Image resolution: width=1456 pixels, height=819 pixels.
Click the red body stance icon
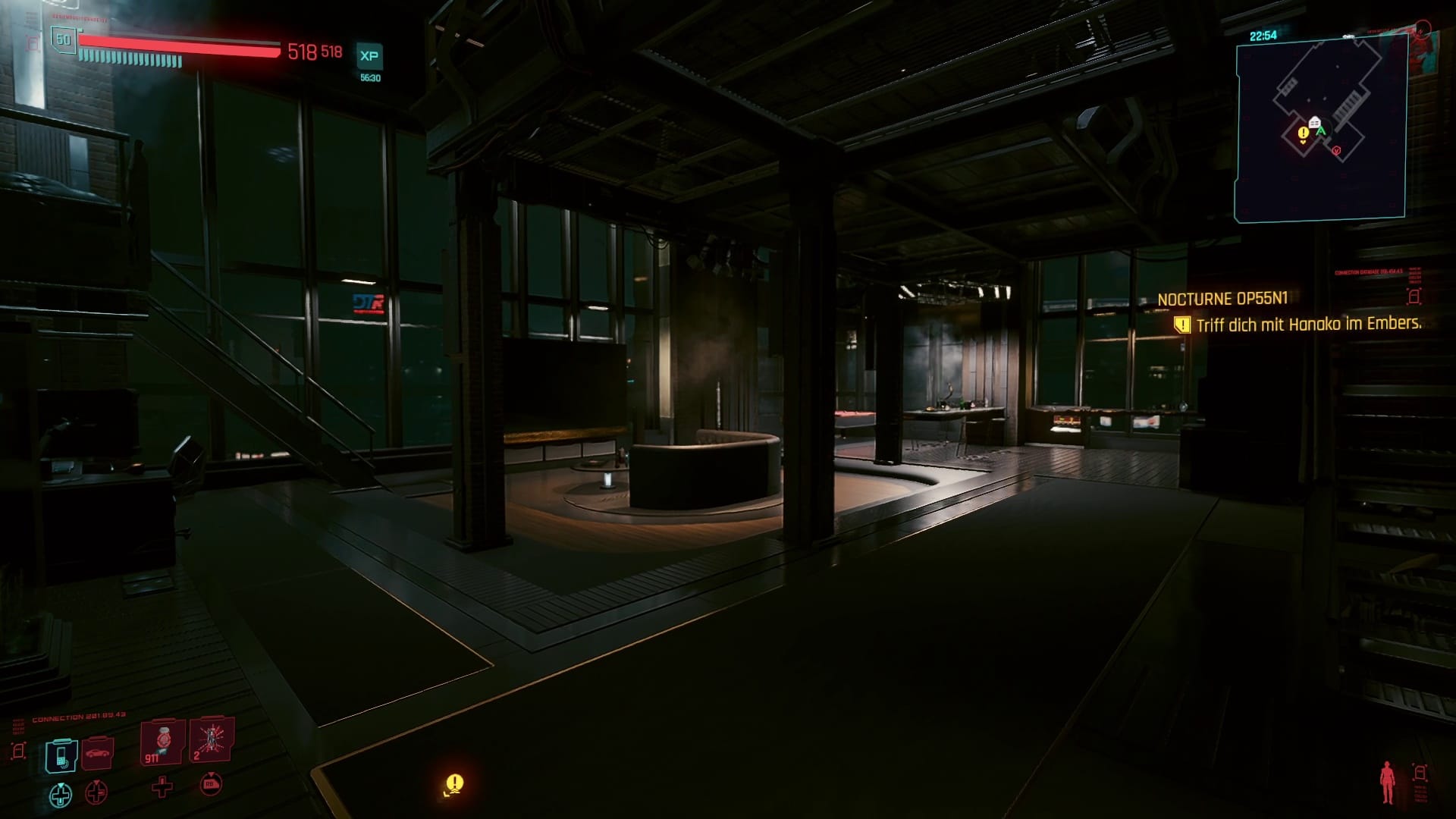[1388, 783]
